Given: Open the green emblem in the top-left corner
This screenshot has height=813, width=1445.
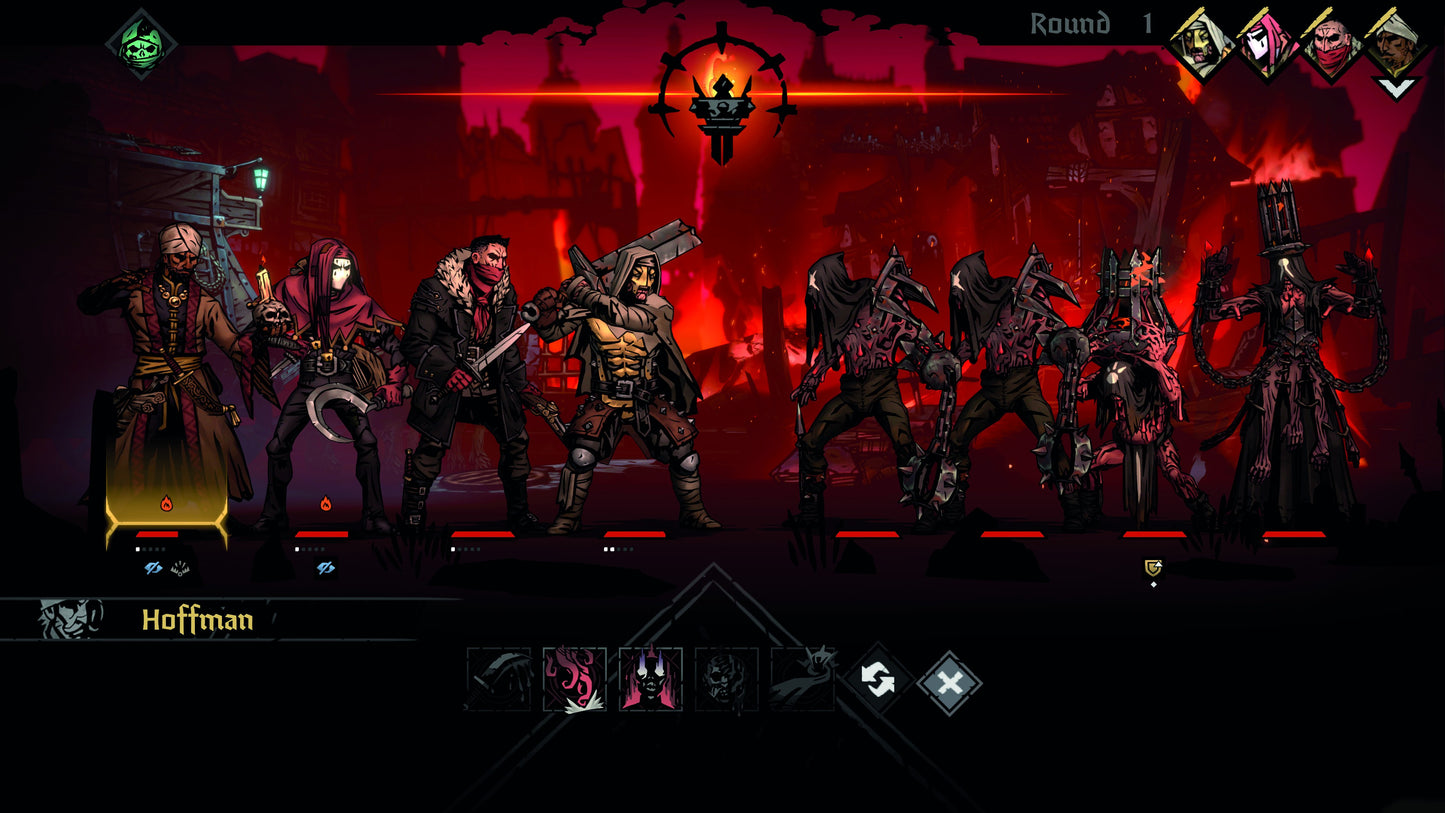Looking at the screenshot, I should pyautogui.click(x=140, y=40).
